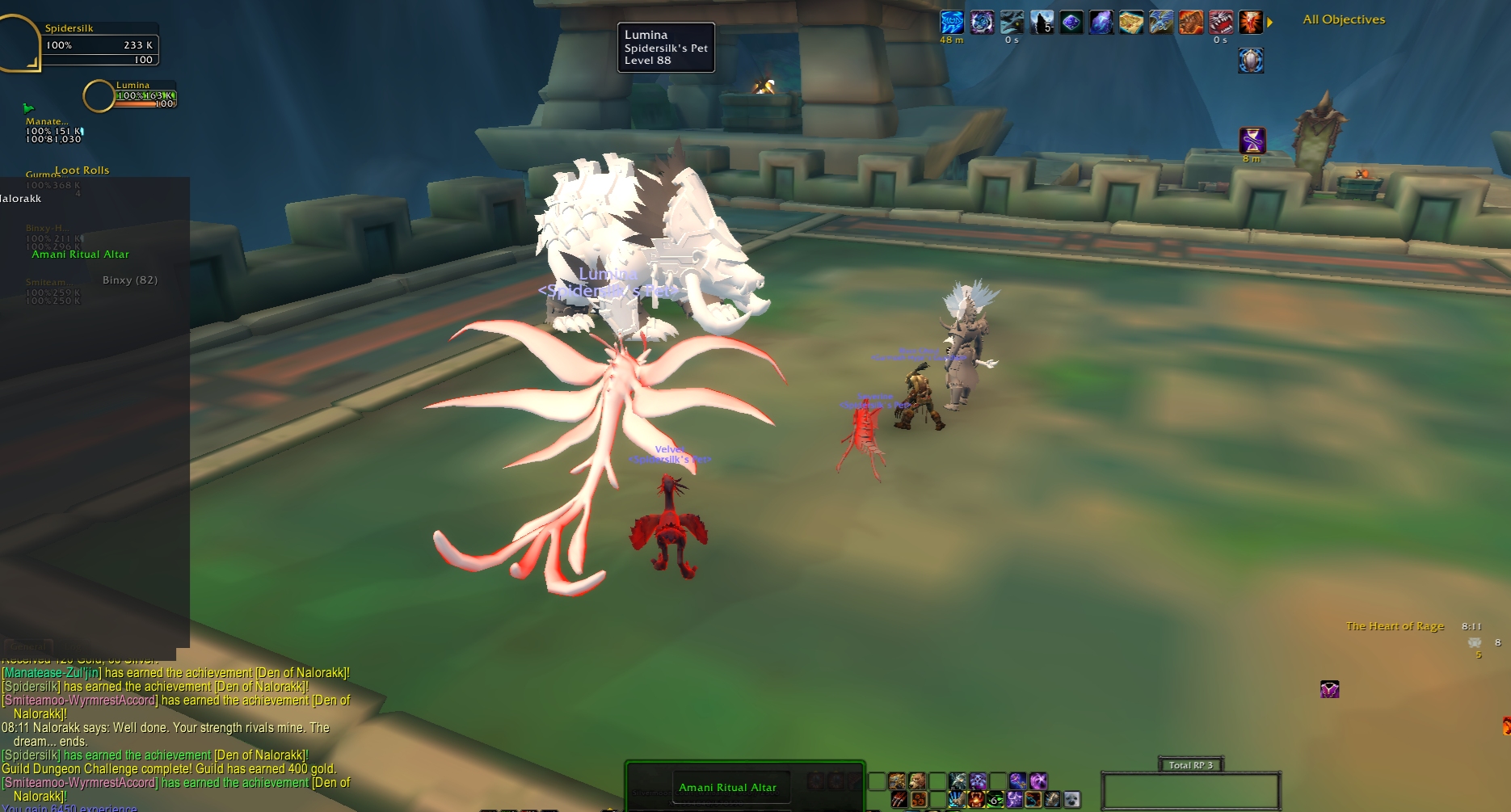The width and height of the screenshot is (1511, 812).
Task: Select the Lumina pet frame
Action: [142, 95]
